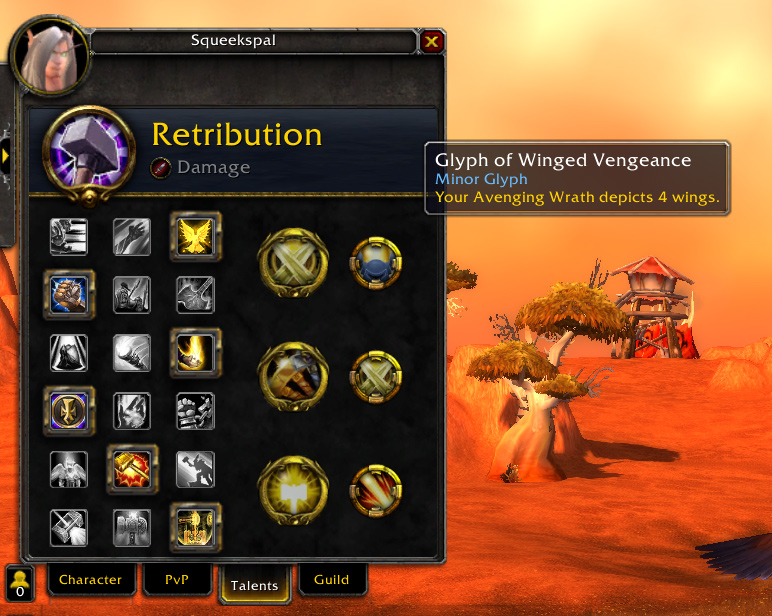
Task: Select the golden winged talent icon
Action: 195,236
